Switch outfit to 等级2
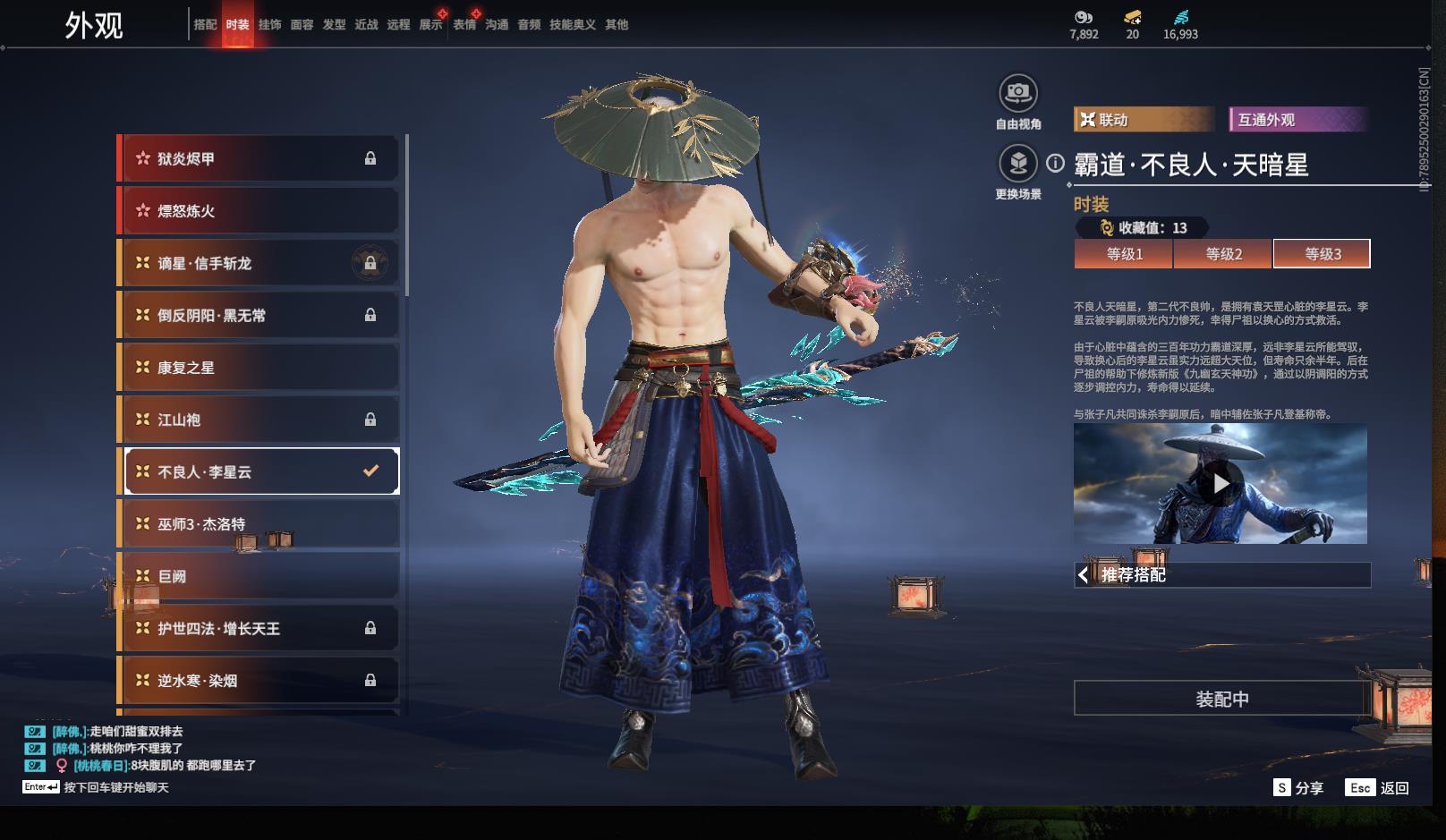This screenshot has width=1446, height=840. click(x=1223, y=254)
